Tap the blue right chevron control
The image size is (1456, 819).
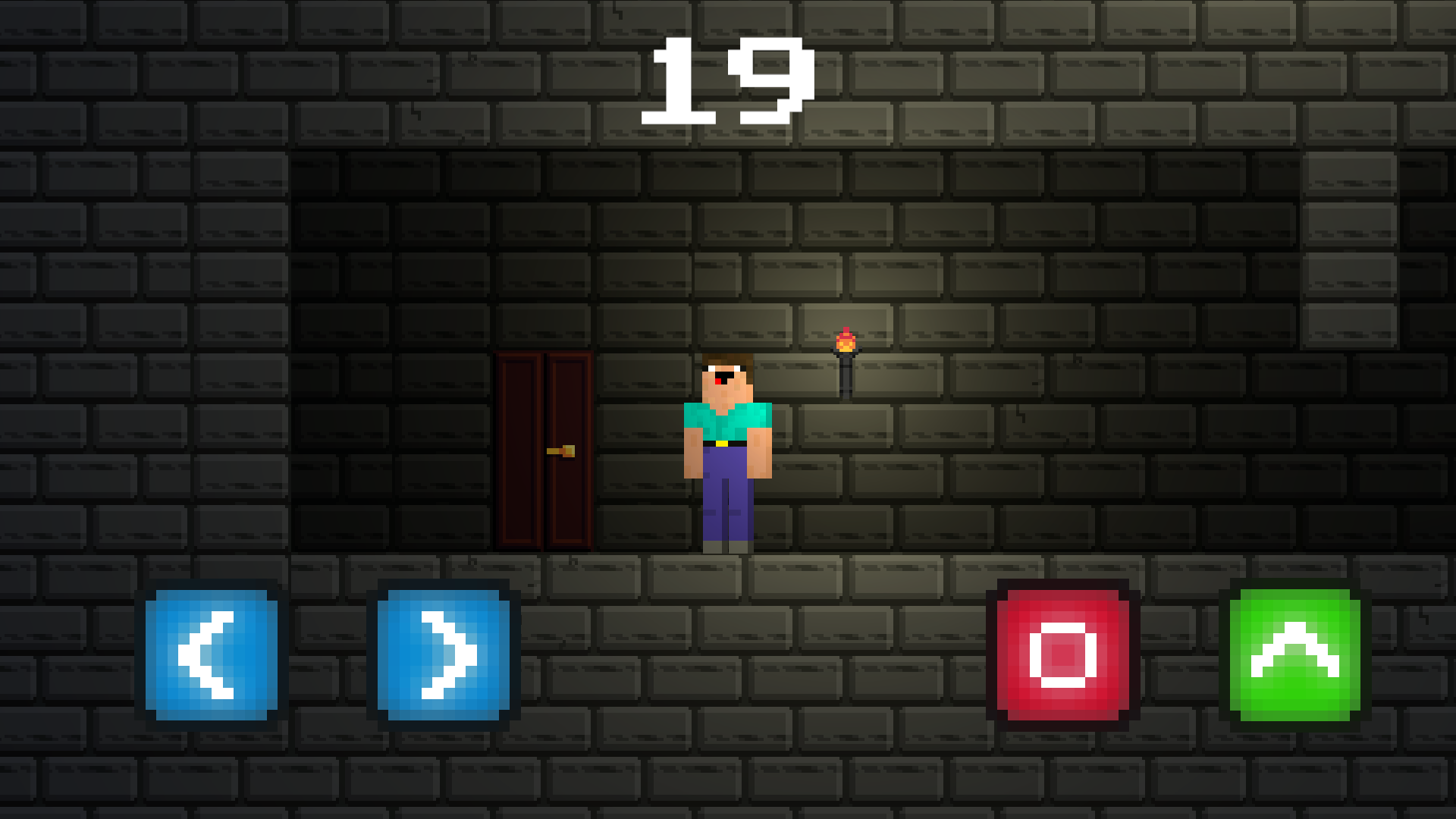coord(444,654)
